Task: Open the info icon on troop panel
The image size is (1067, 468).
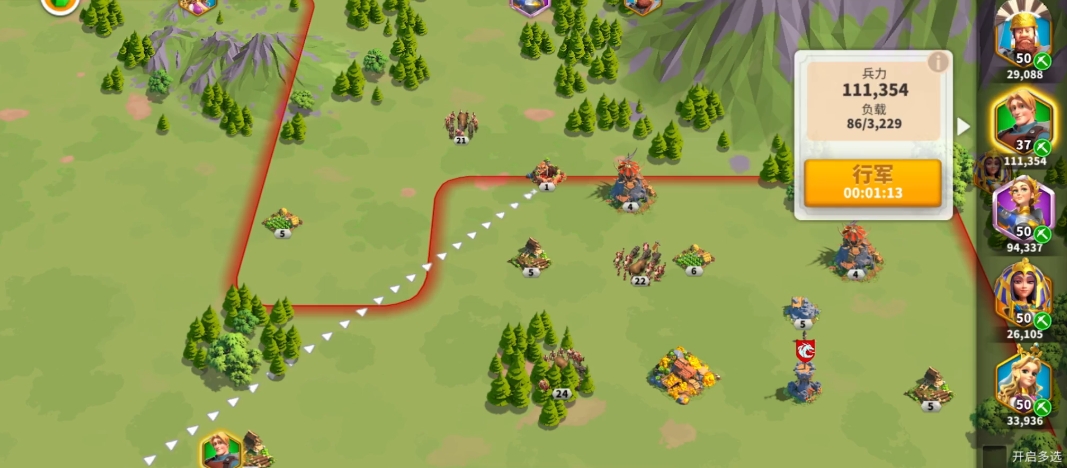Action: tap(937, 63)
